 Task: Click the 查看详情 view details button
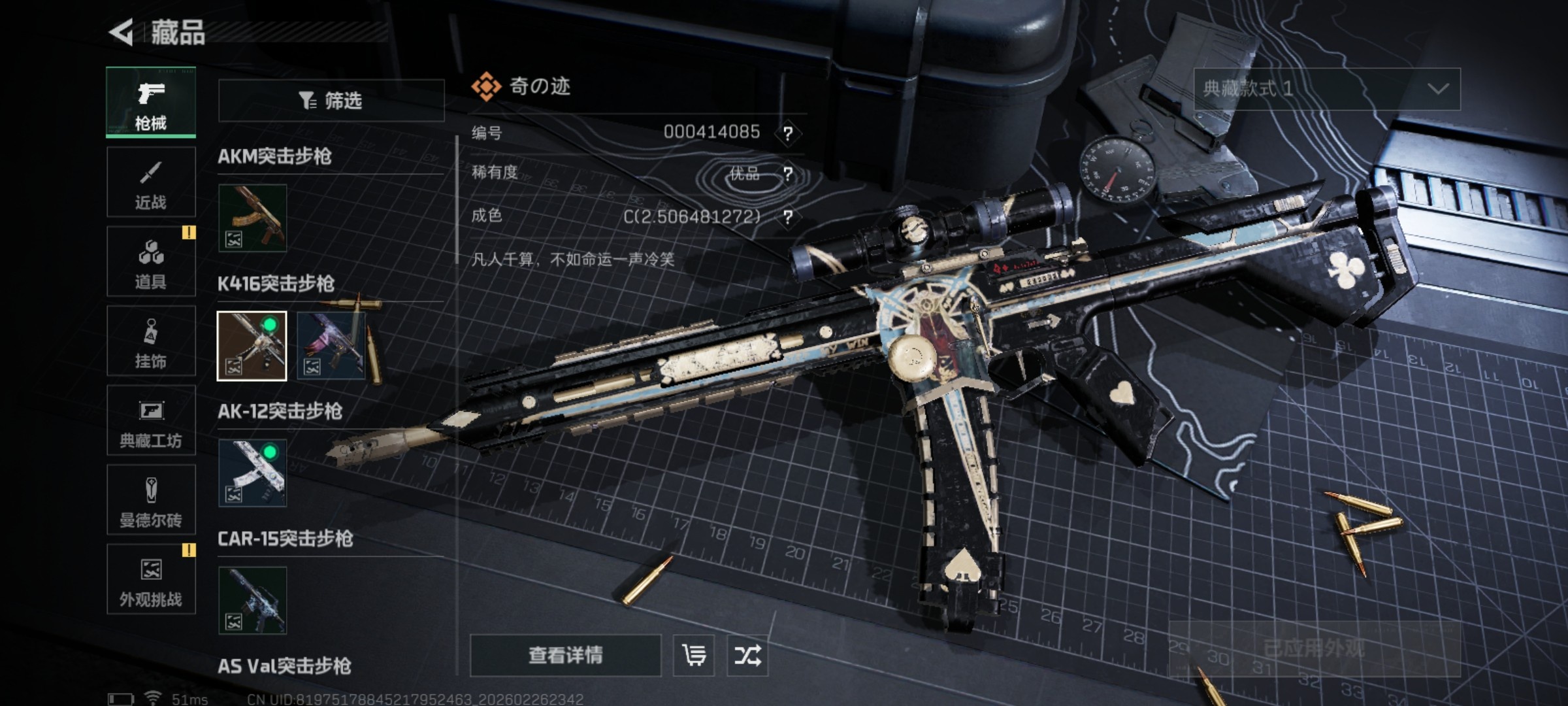coord(565,655)
